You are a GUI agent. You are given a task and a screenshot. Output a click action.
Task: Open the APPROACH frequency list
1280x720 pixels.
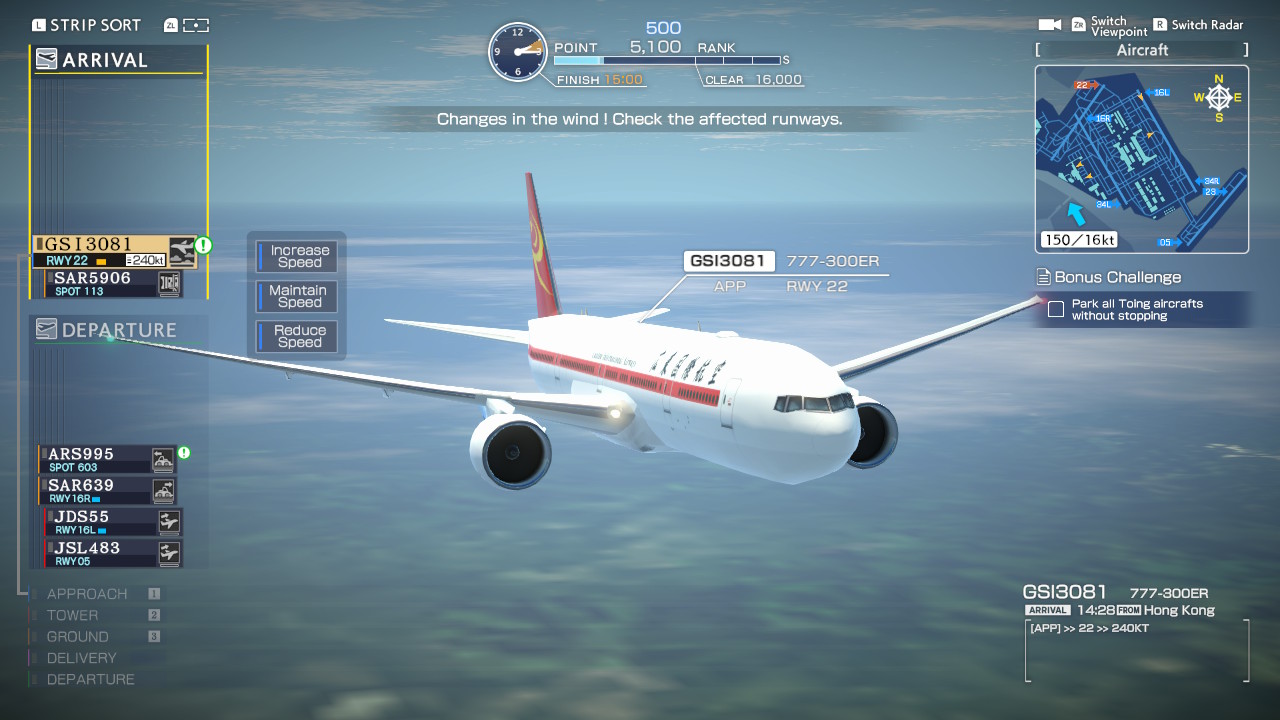88,593
